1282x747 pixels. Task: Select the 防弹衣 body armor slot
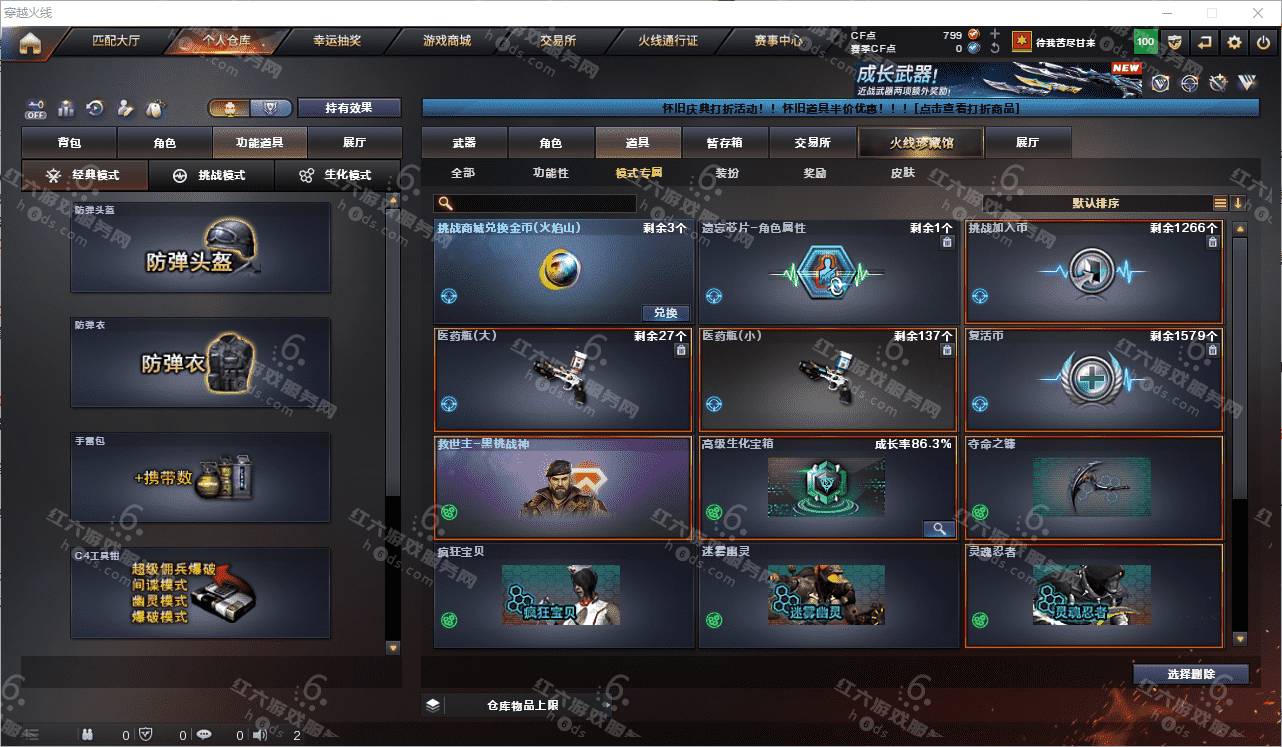point(200,363)
